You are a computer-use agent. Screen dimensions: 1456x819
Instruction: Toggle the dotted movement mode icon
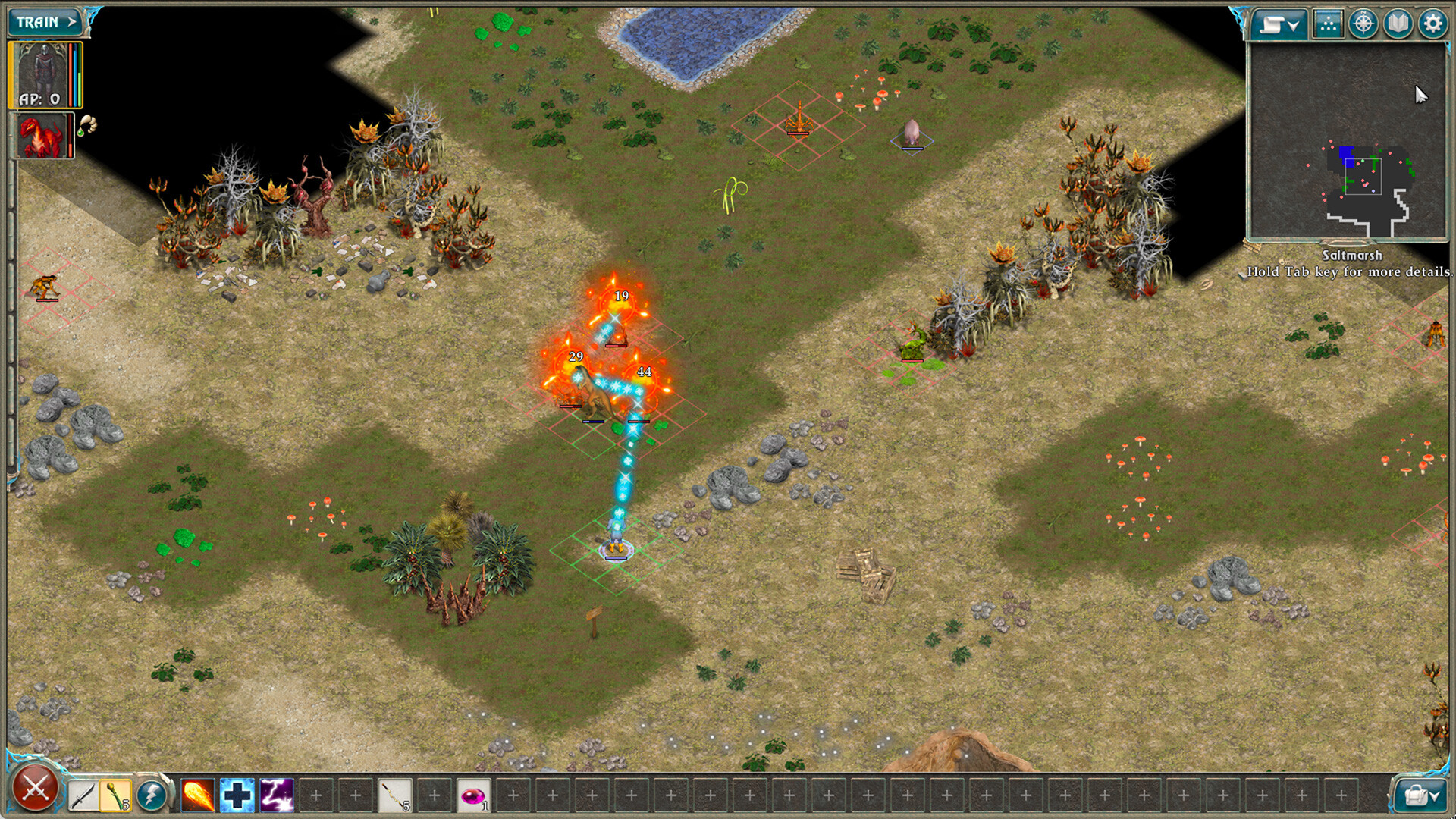coord(1329,23)
